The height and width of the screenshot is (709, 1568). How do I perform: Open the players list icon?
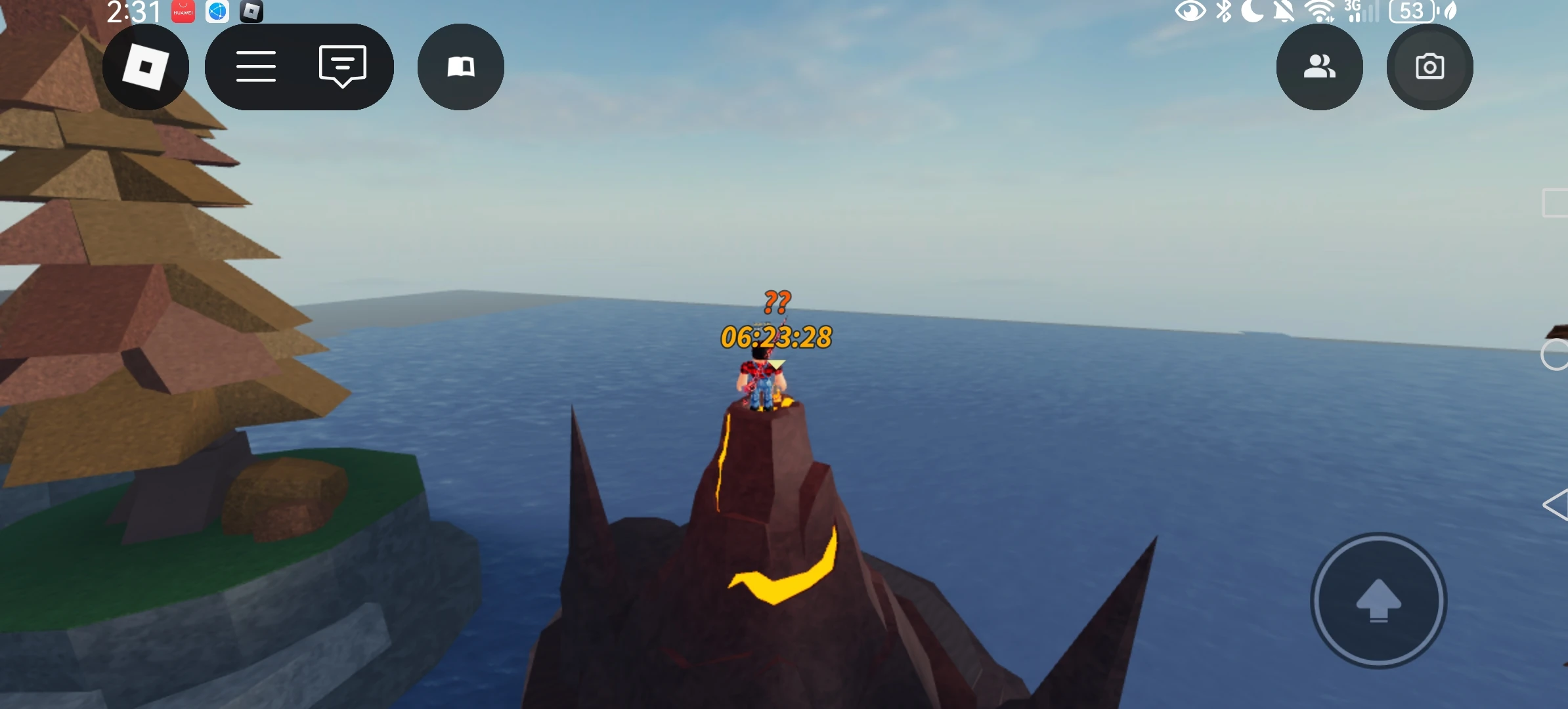coord(1320,67)
